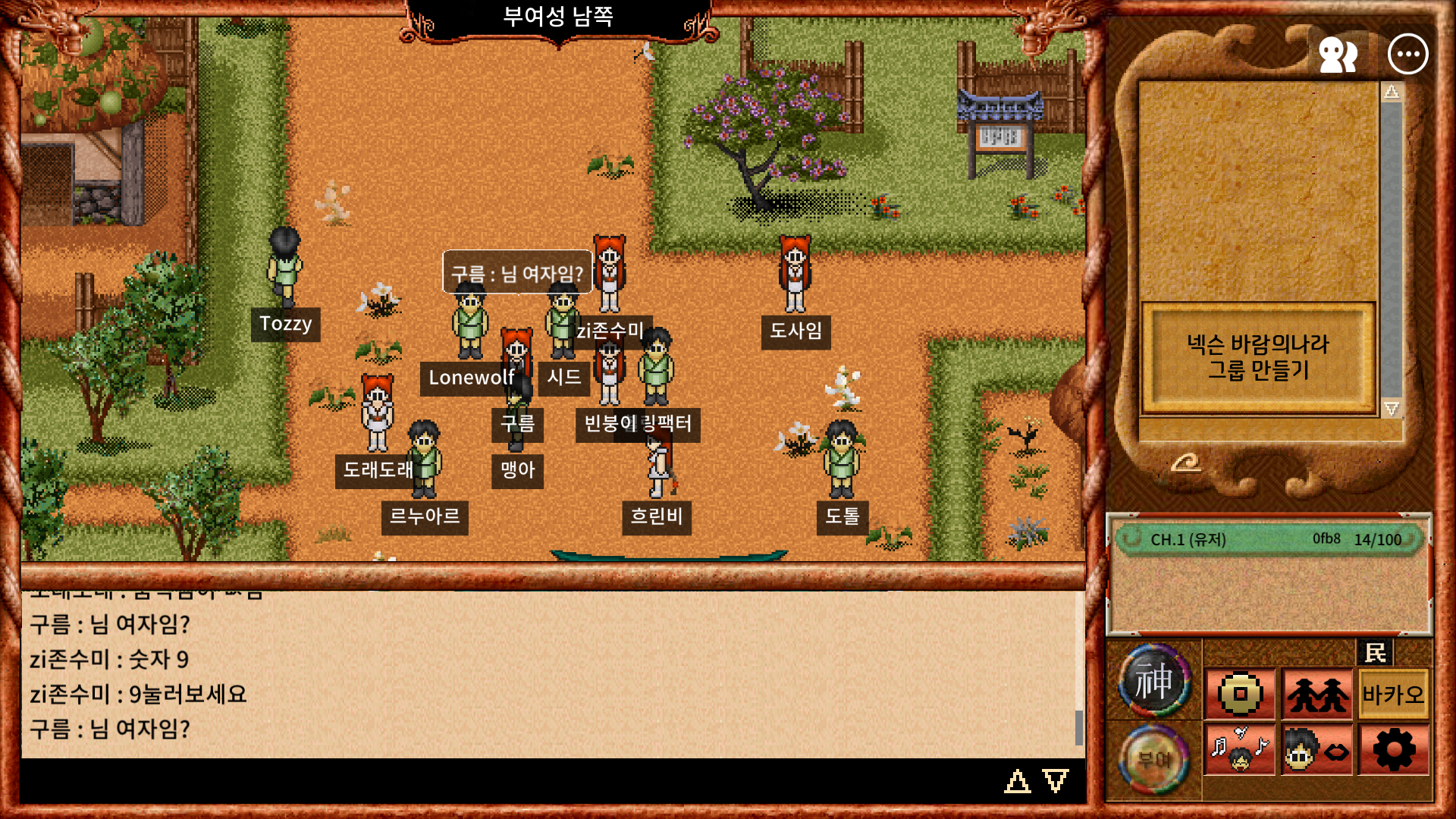
Task: Open the holding-hands group icon
Action: tap(1317, 694)
